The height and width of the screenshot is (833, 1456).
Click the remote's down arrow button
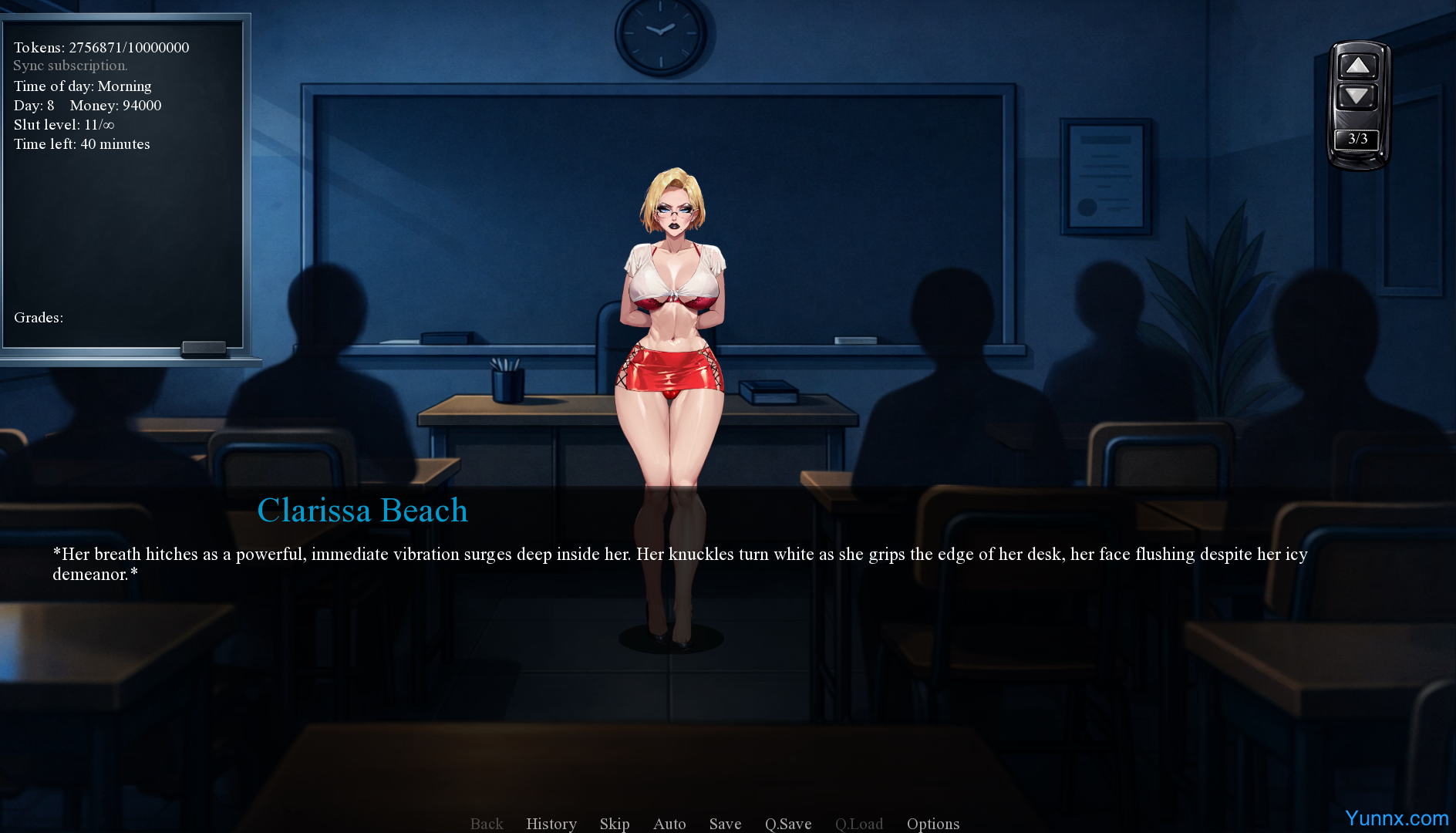coord(1357,97)
